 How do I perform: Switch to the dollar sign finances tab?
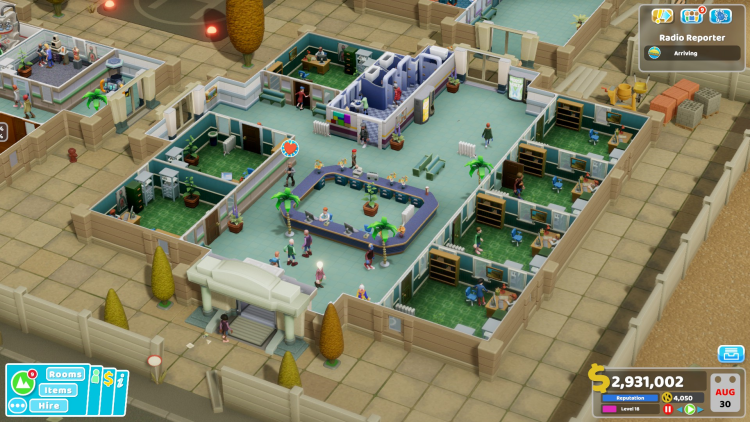click(x=110, y=380)
